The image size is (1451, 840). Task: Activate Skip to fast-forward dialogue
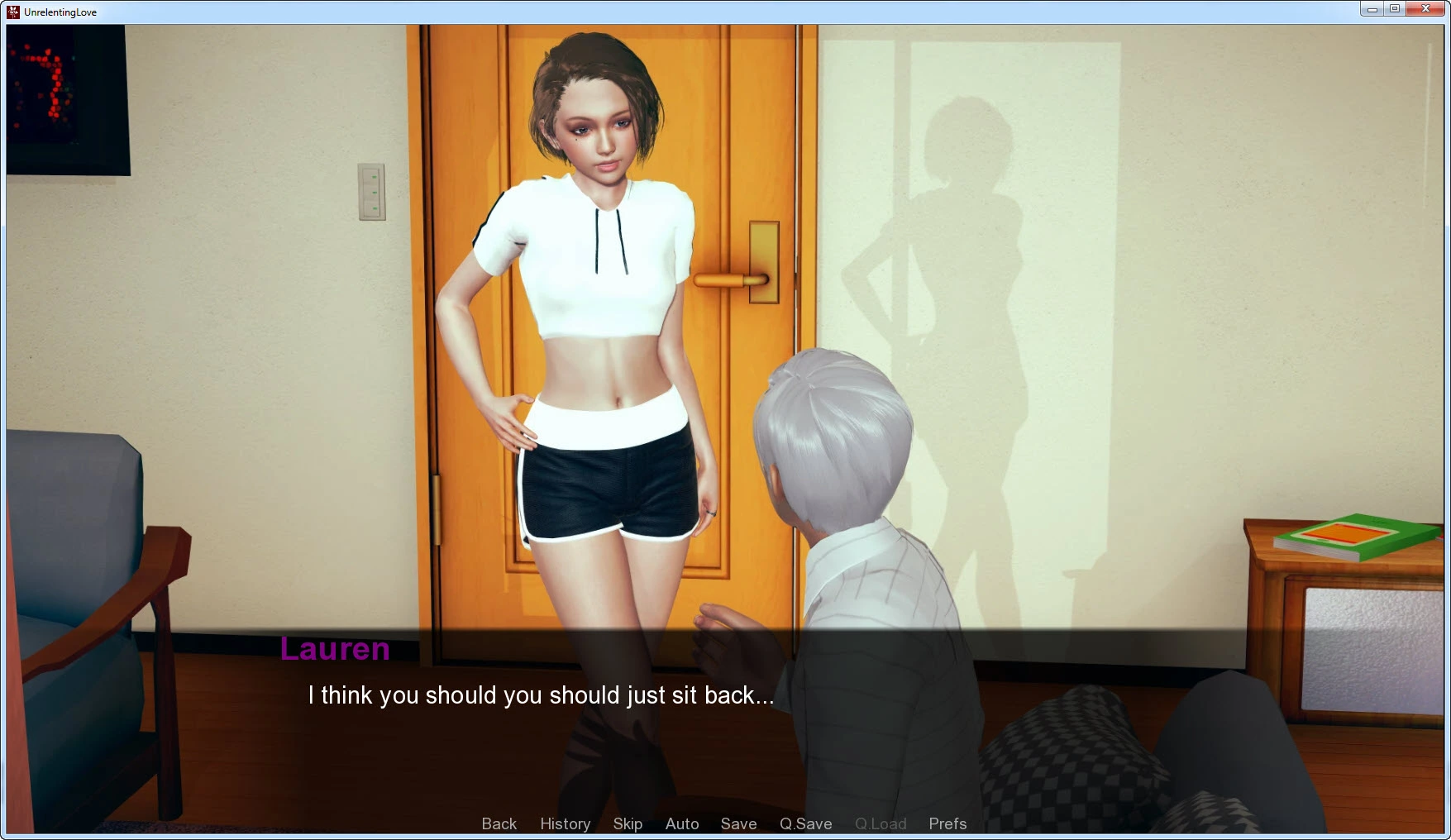628,823
